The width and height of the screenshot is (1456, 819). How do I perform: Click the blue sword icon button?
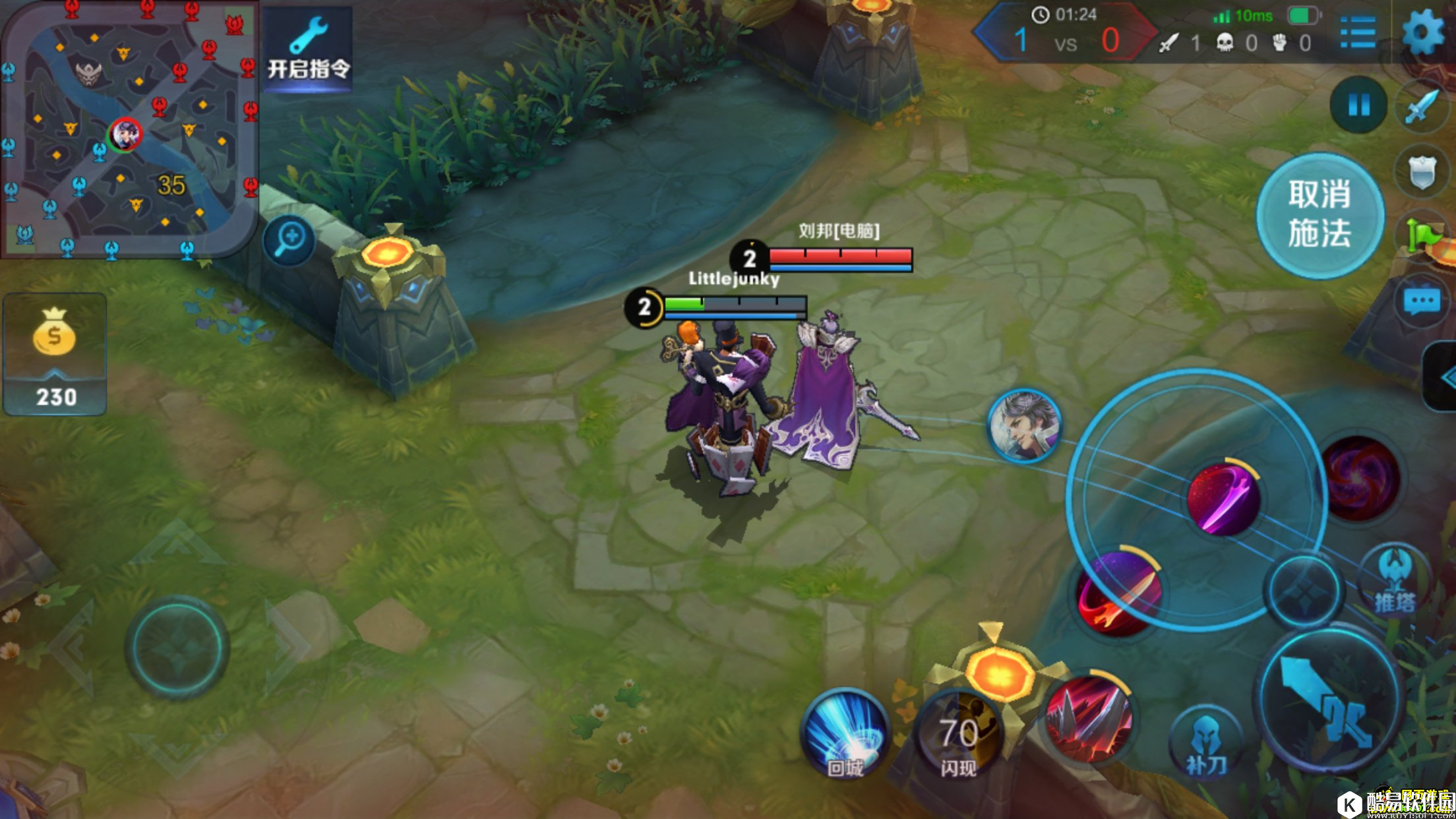1422,106
